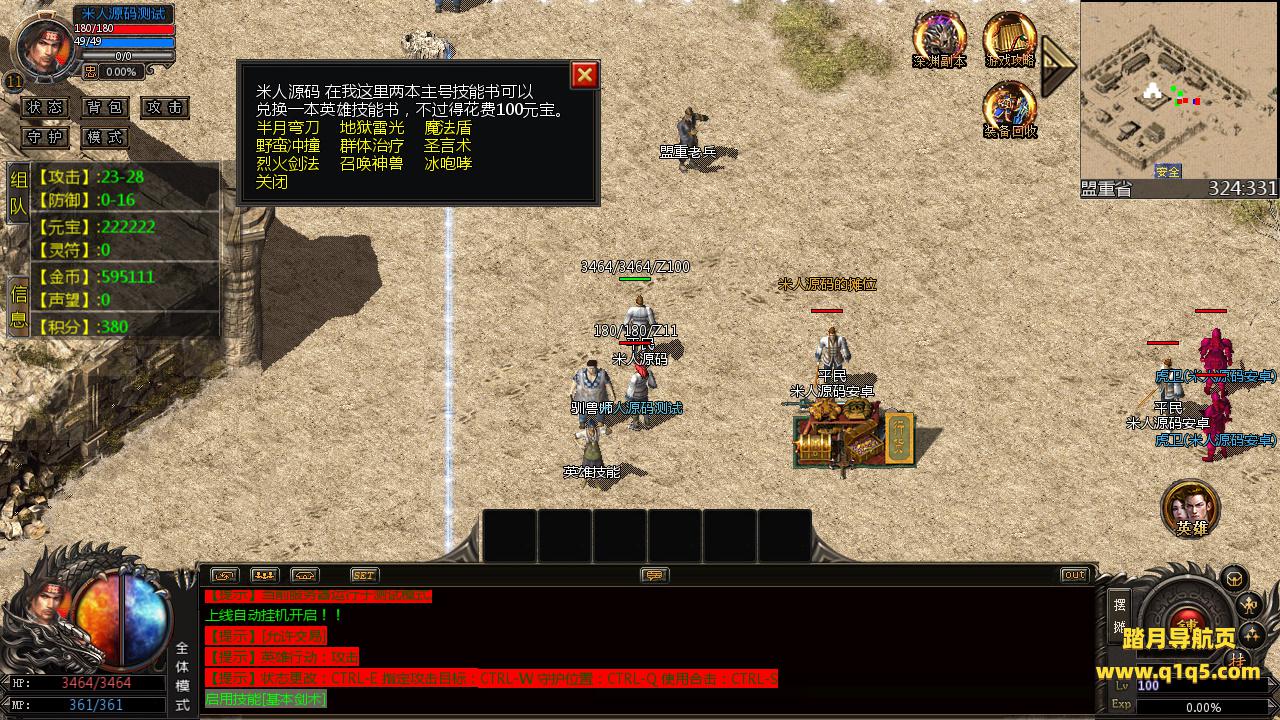Click the minimap of 盟重省
Viewport: 1280px width, 720px height.
(x=1178, y=90)
